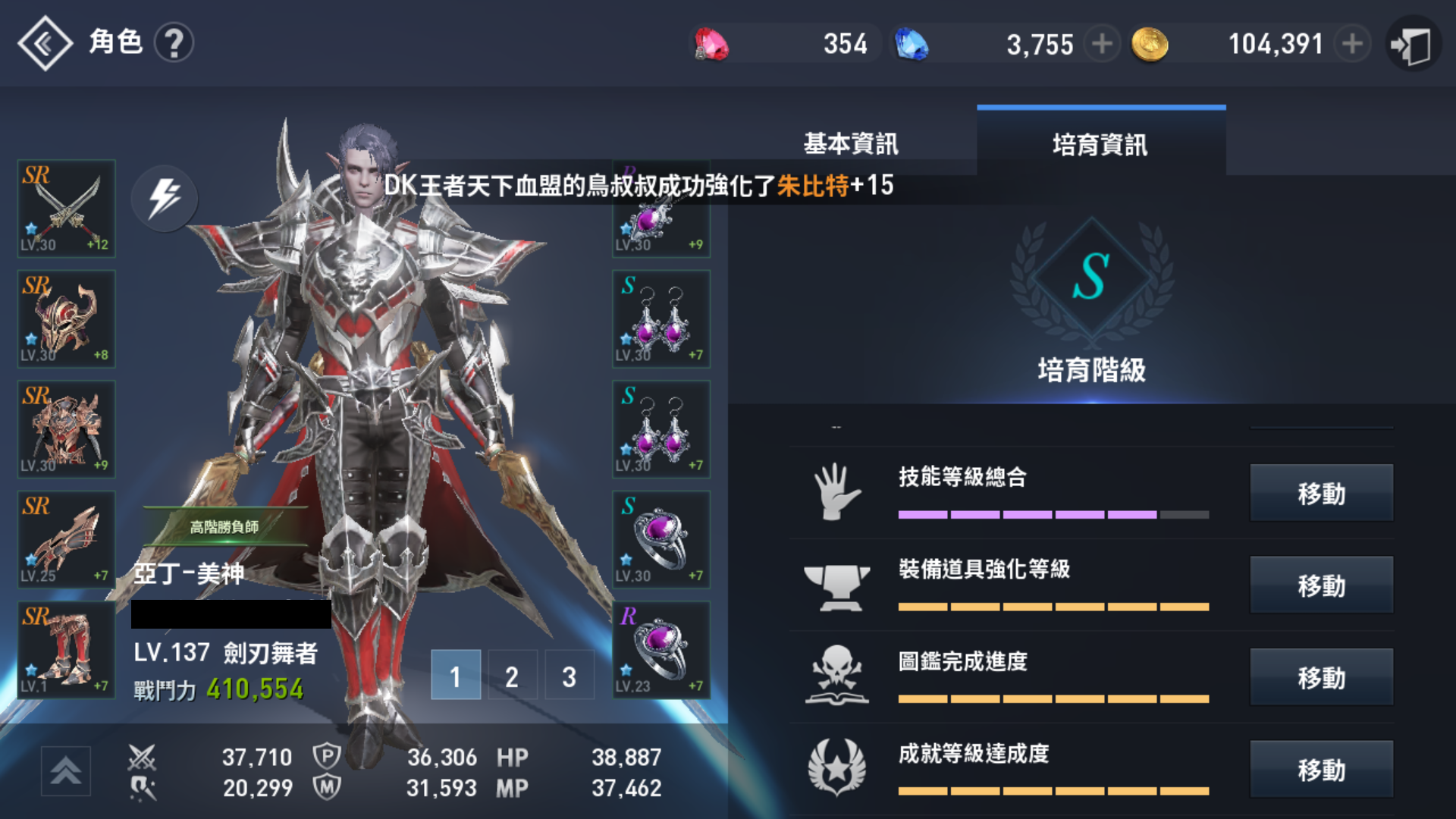
Task: Choose the SR chest armor slot
Action: coord(67,429)
